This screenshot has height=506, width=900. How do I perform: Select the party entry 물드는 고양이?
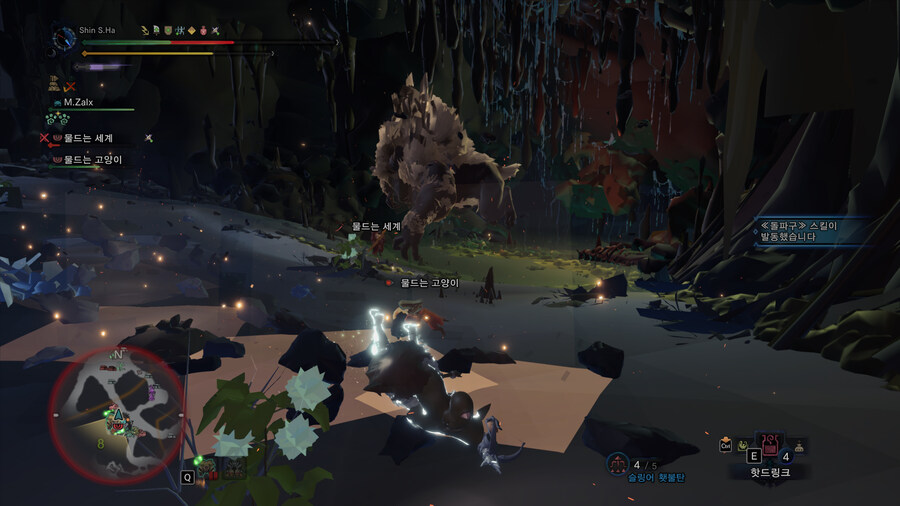92,159
